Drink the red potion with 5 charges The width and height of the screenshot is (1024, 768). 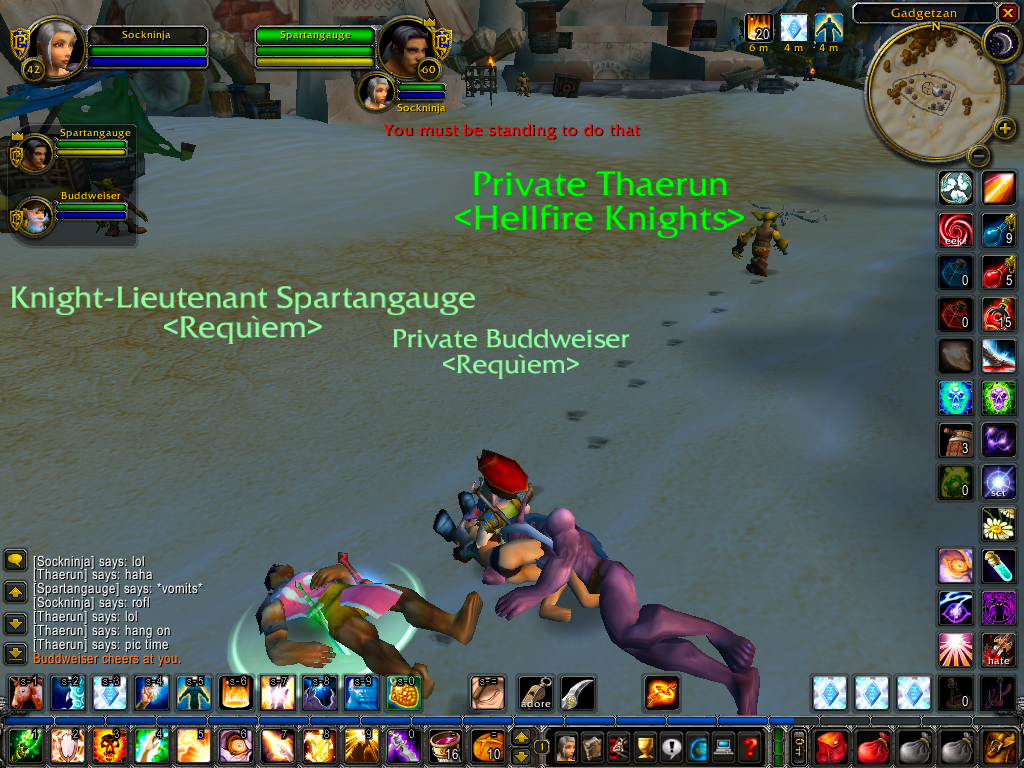(998, 272)
